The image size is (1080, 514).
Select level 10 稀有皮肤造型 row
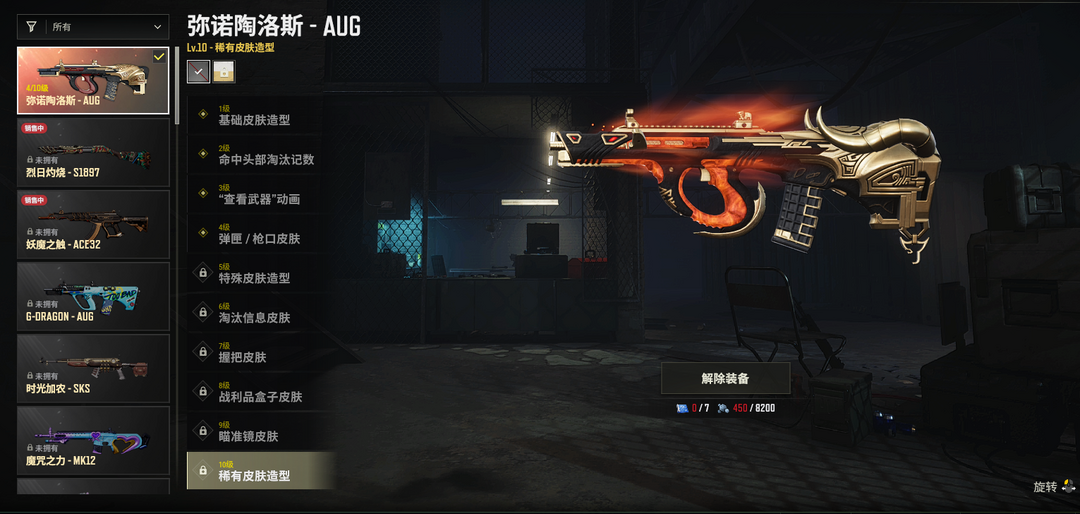click(x=260, y=470)
